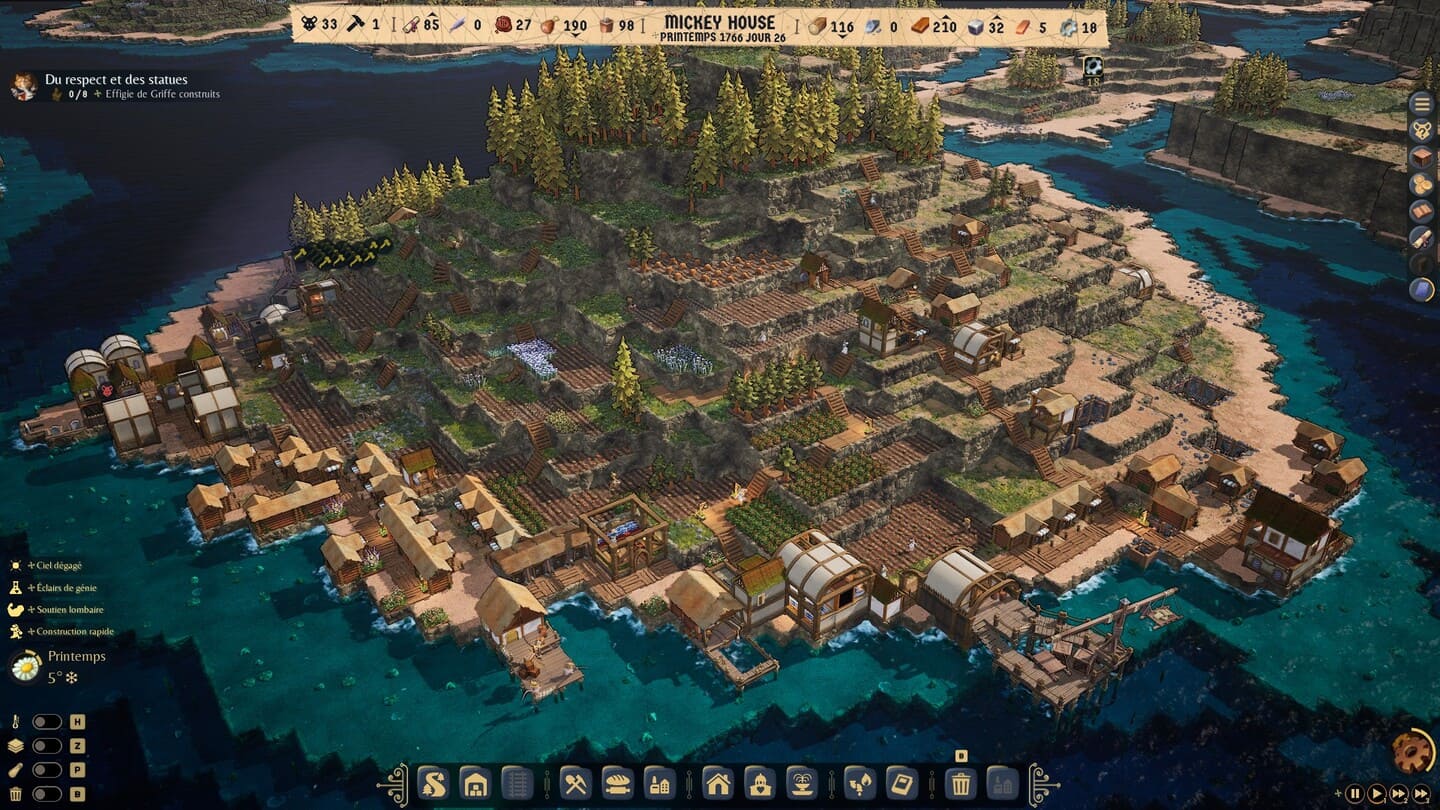Screen dimensions: 1440x810
Task: Select the crossed shovel and pickaxe category
Action: pyautogui.click(x=575, y=782)
